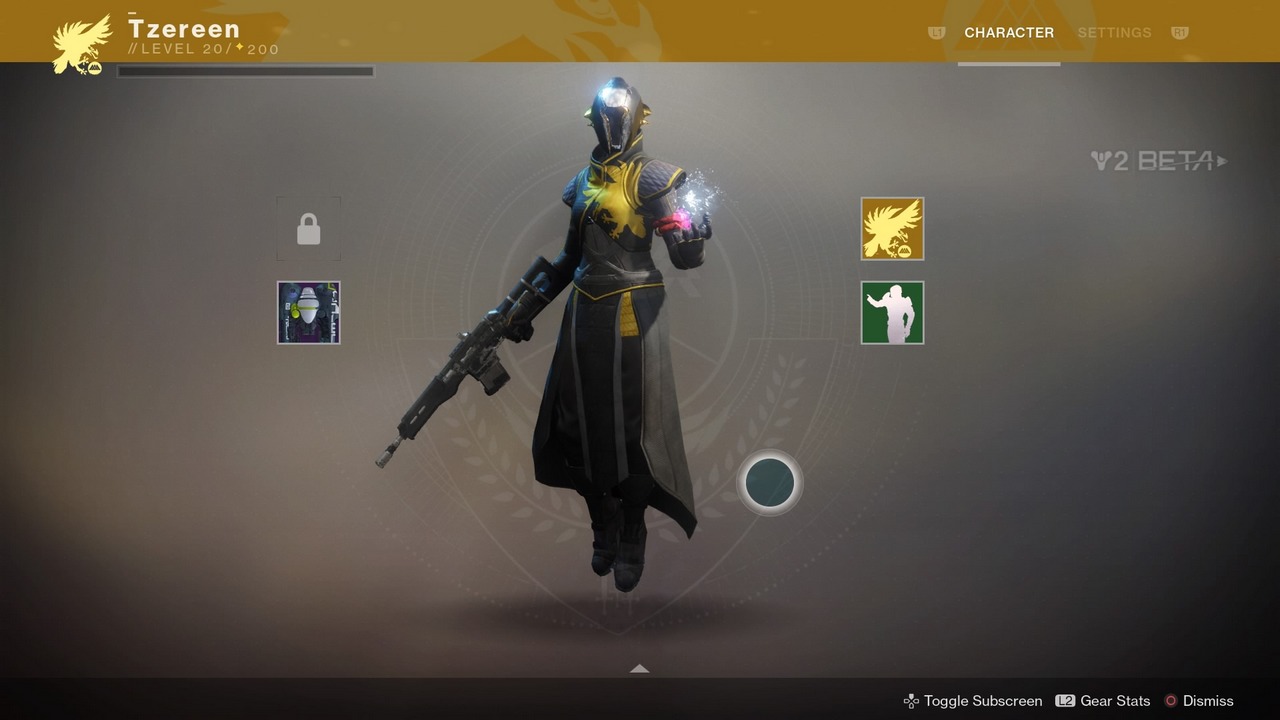Click the Tzereen player emblem
This screenshot has height=720, width=1280.
[x=82, y=44]
